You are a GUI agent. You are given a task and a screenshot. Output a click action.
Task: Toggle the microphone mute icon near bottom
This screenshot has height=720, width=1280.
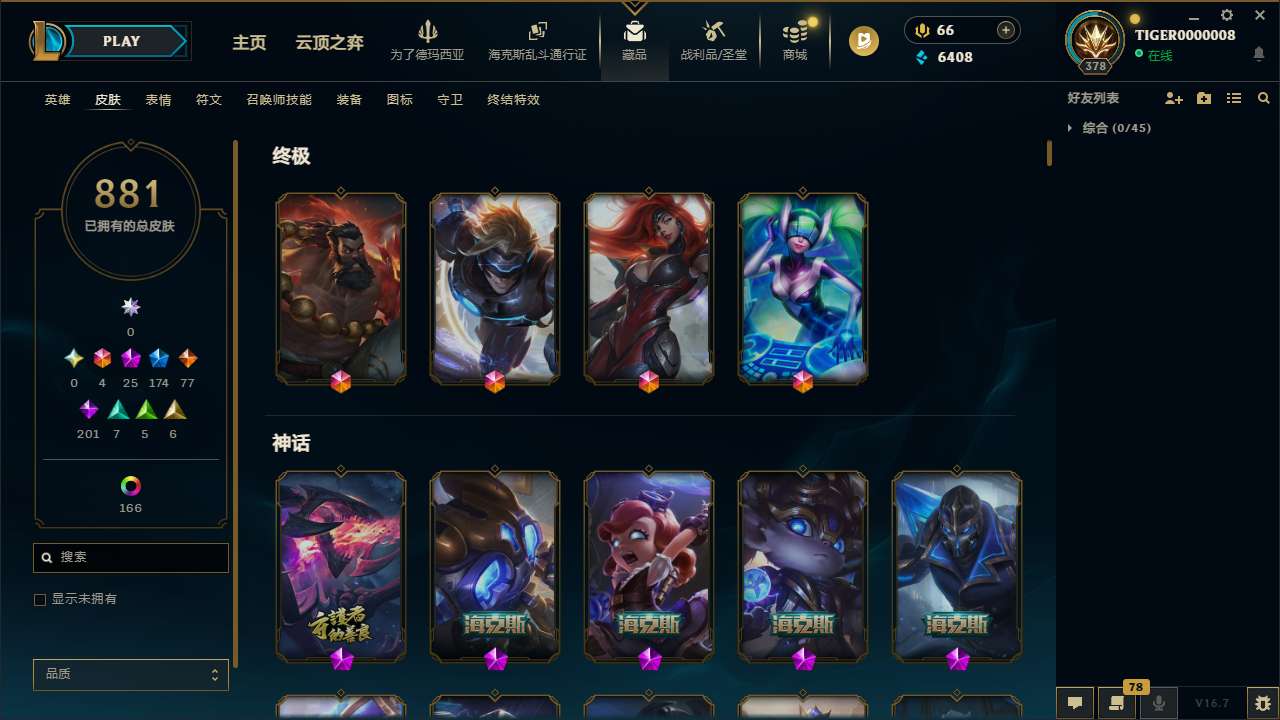tap(1158, 703)
